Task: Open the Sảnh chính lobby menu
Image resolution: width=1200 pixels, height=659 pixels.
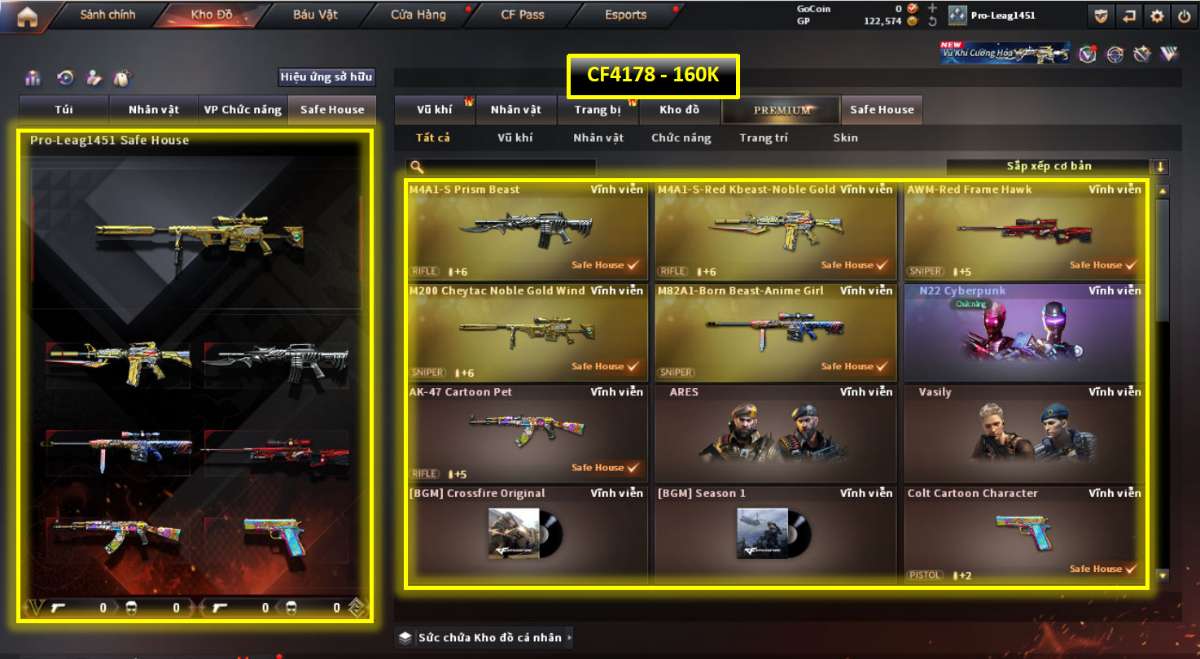Action: tap(107, 15)
